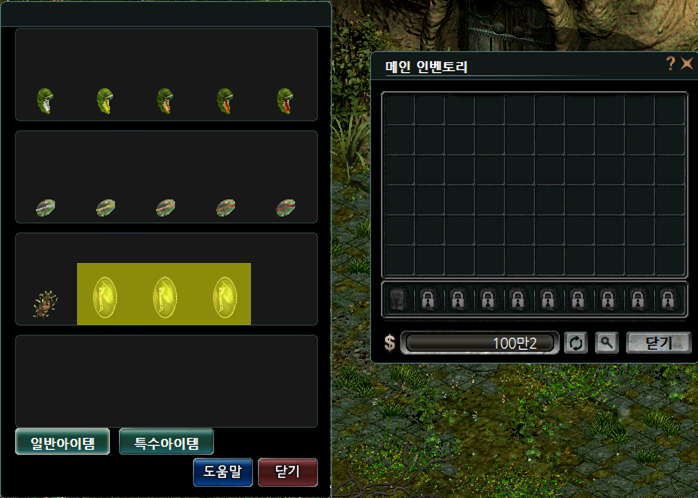Open the 특수아이템 tab

coord(166,442)
